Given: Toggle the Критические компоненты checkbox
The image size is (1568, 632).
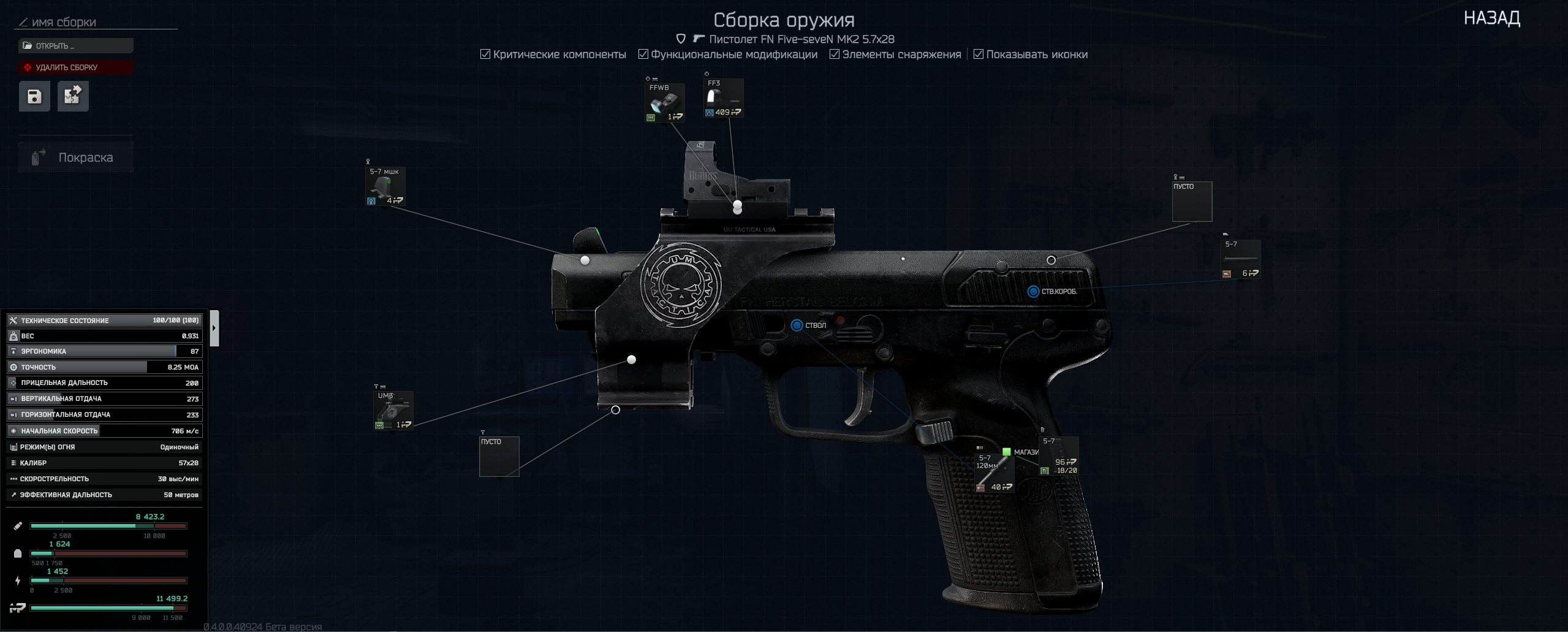Looking at the screenshot, I should tap(485, 55).
